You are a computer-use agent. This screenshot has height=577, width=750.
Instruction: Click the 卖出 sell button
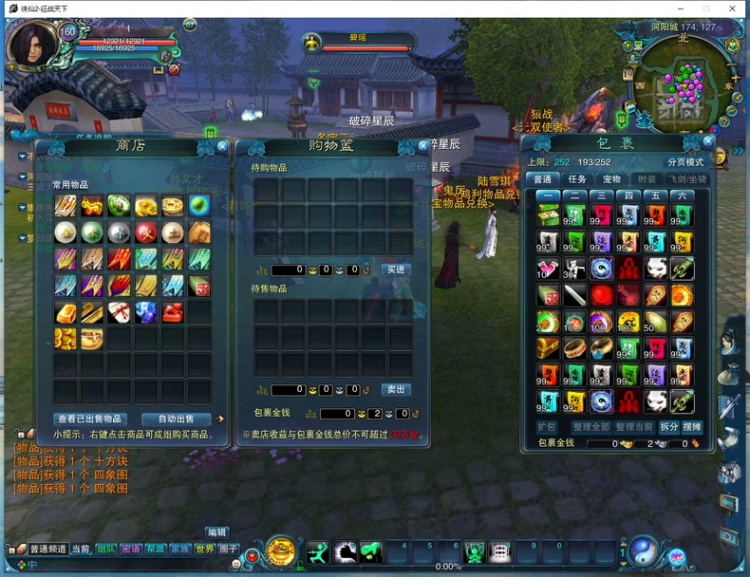pos(396,390)
